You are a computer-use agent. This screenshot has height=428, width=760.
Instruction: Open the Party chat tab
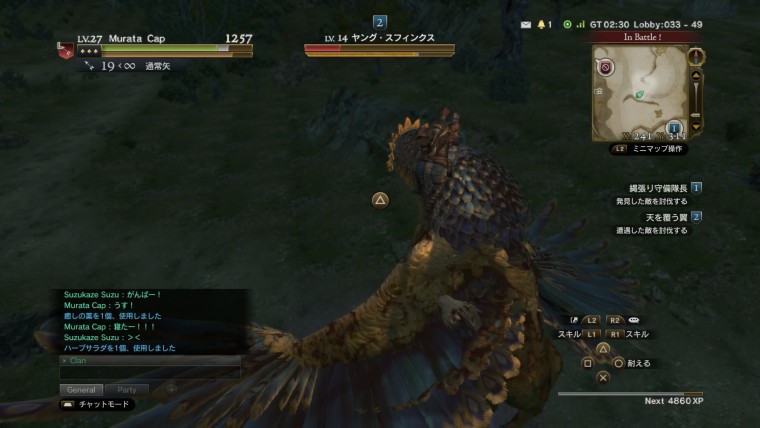[127, 389]
